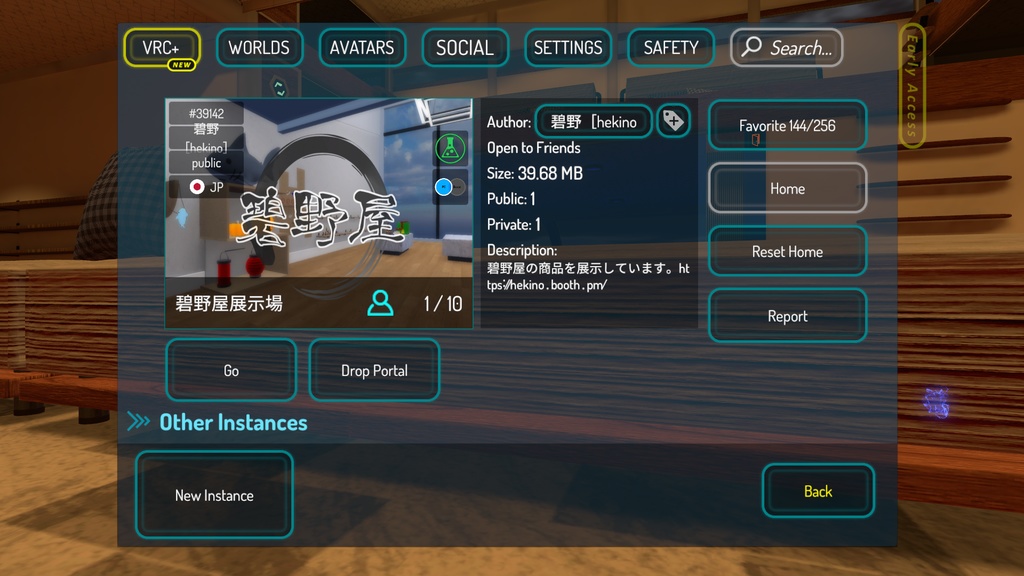1024x576 pixels.
Task: Report this world
Action: [x=787, y=316]
